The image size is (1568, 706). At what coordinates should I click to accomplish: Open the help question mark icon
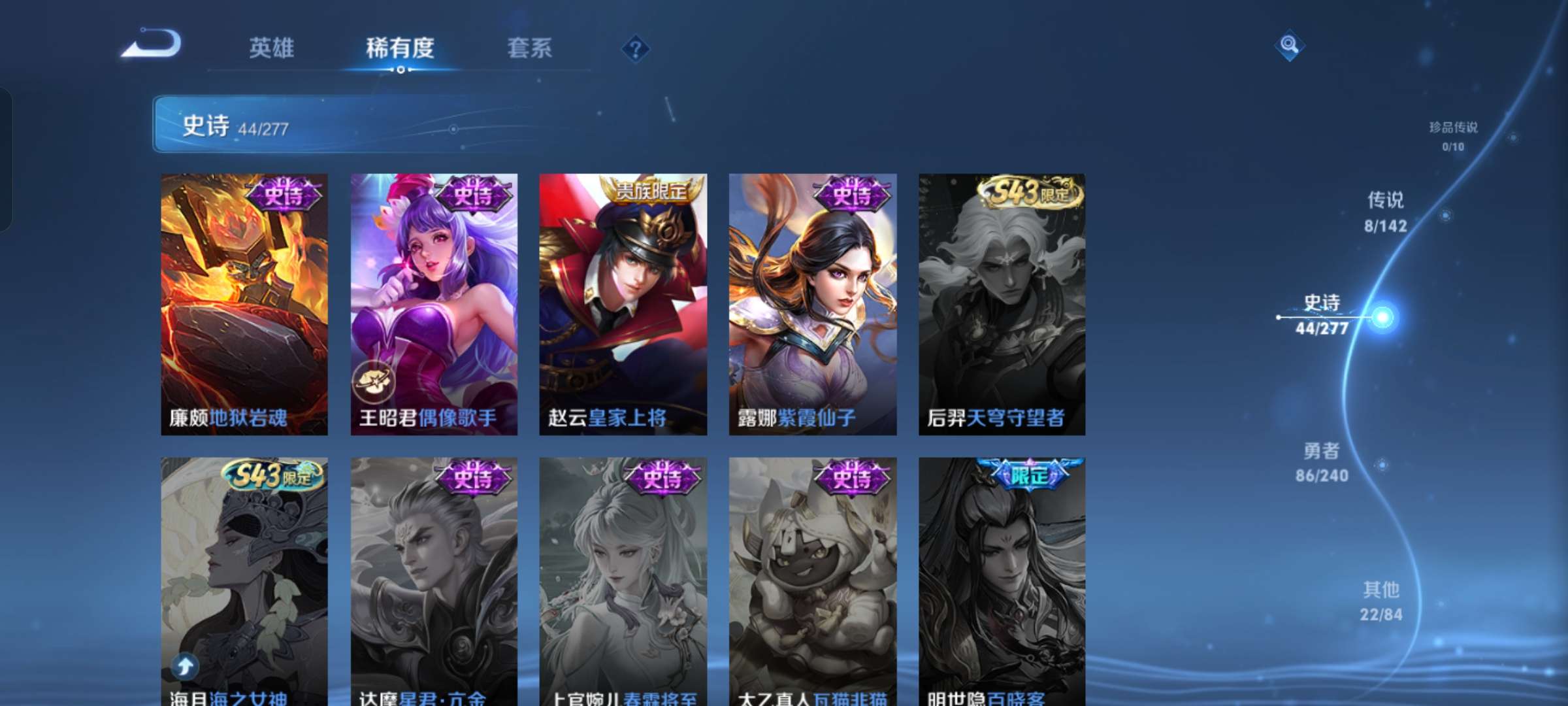[636, 47]
